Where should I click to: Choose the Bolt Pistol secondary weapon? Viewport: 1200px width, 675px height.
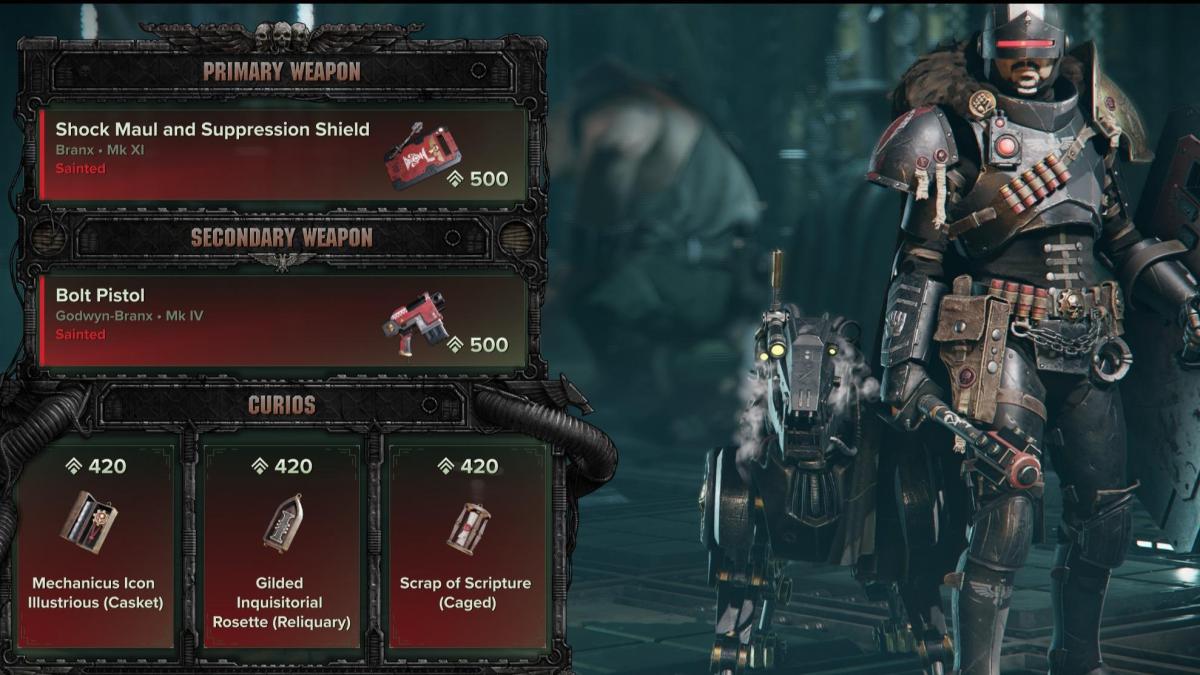pos(283,318)
